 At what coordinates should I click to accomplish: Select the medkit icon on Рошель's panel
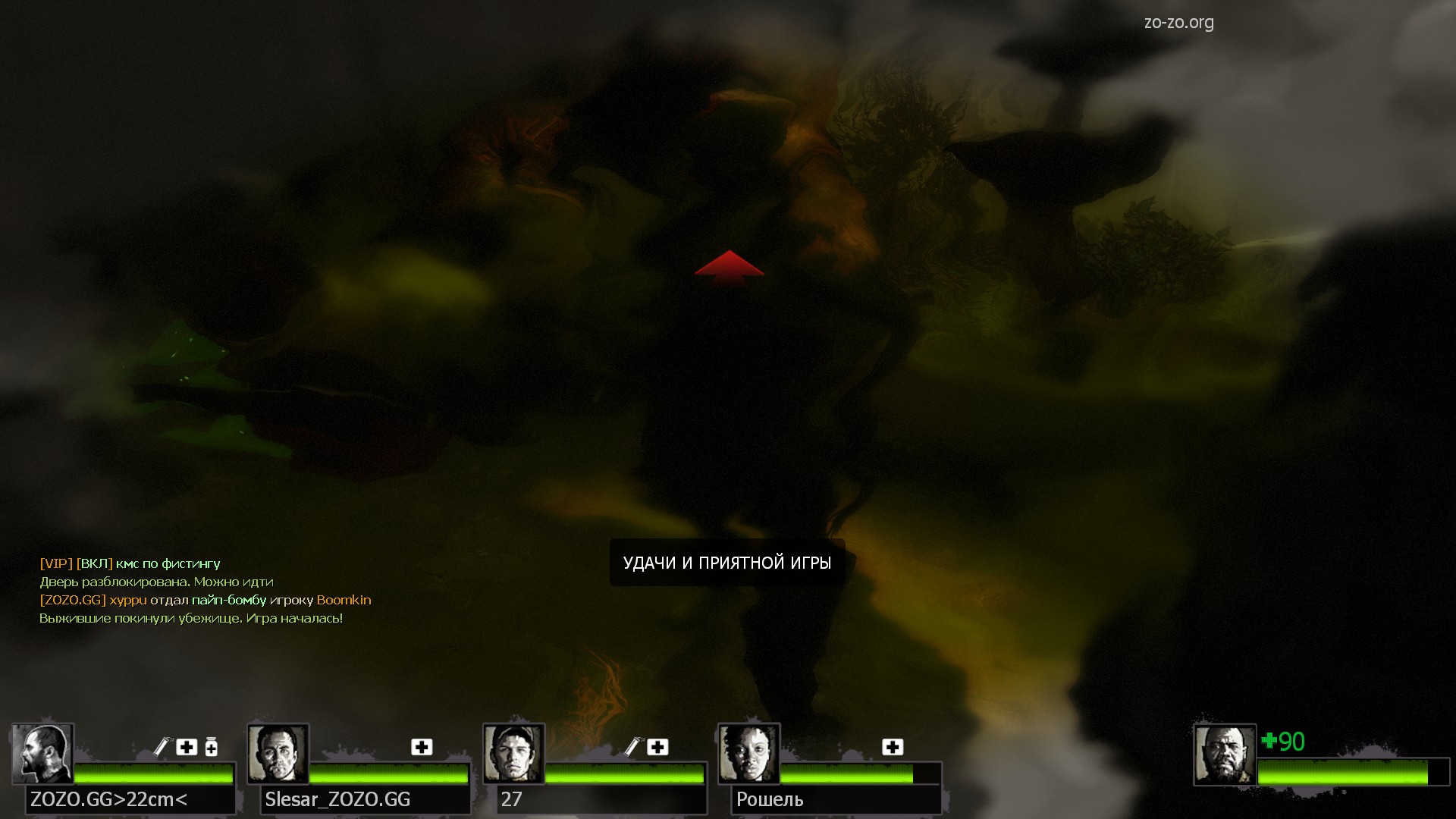coord(893,747)
